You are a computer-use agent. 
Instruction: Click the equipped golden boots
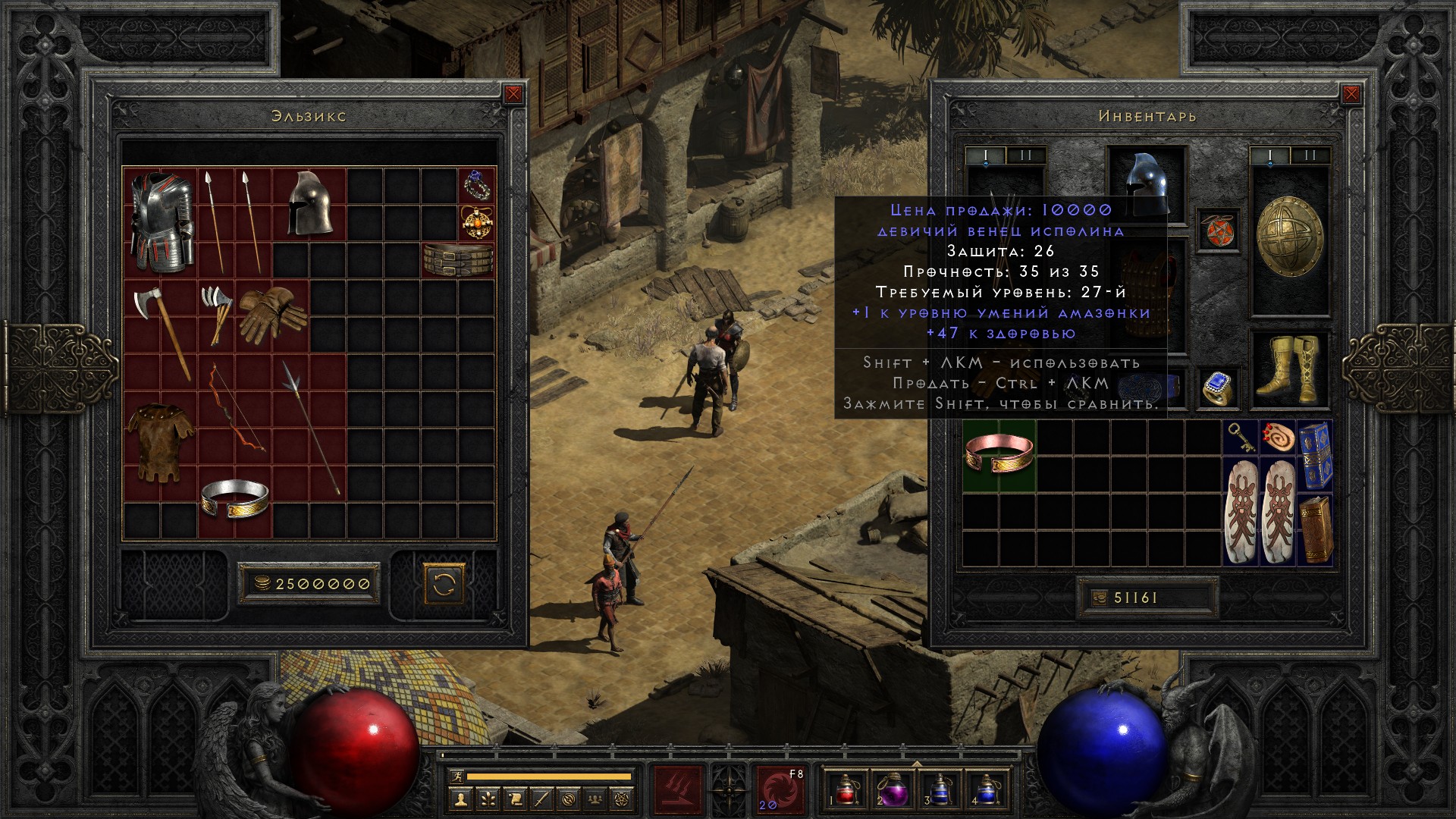tap(1288, 370)
